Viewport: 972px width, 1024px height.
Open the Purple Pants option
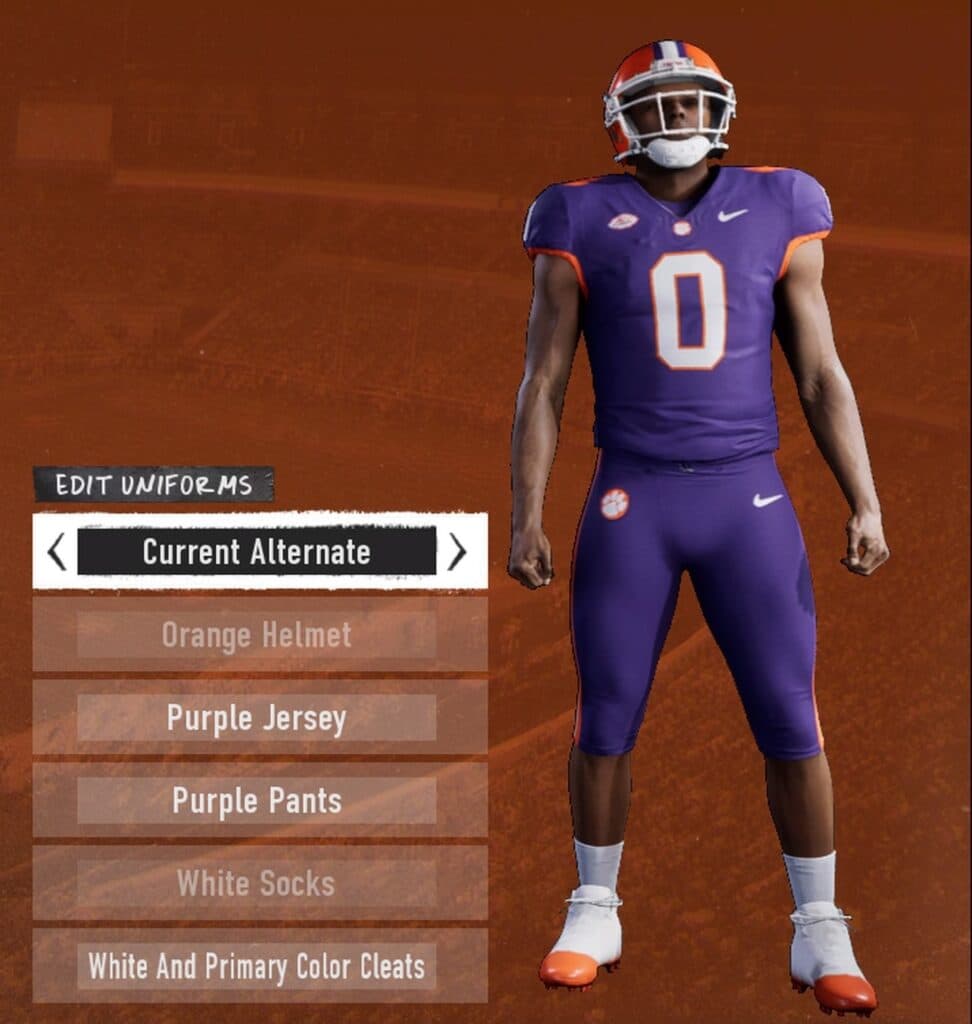[x=257, y=801]
